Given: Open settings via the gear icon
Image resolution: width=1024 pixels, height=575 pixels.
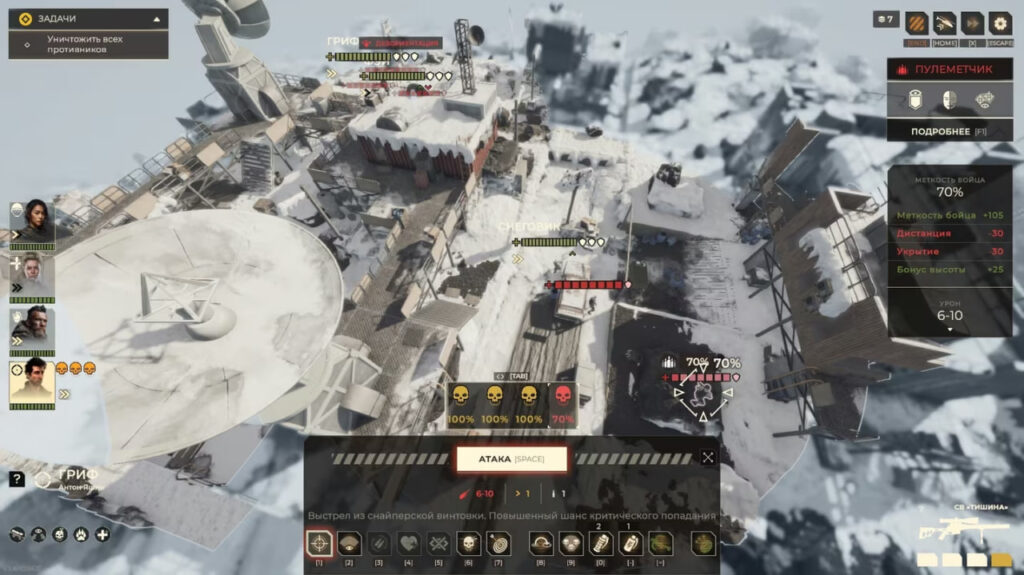Looking at the screenshot, I should coord(999,23).
